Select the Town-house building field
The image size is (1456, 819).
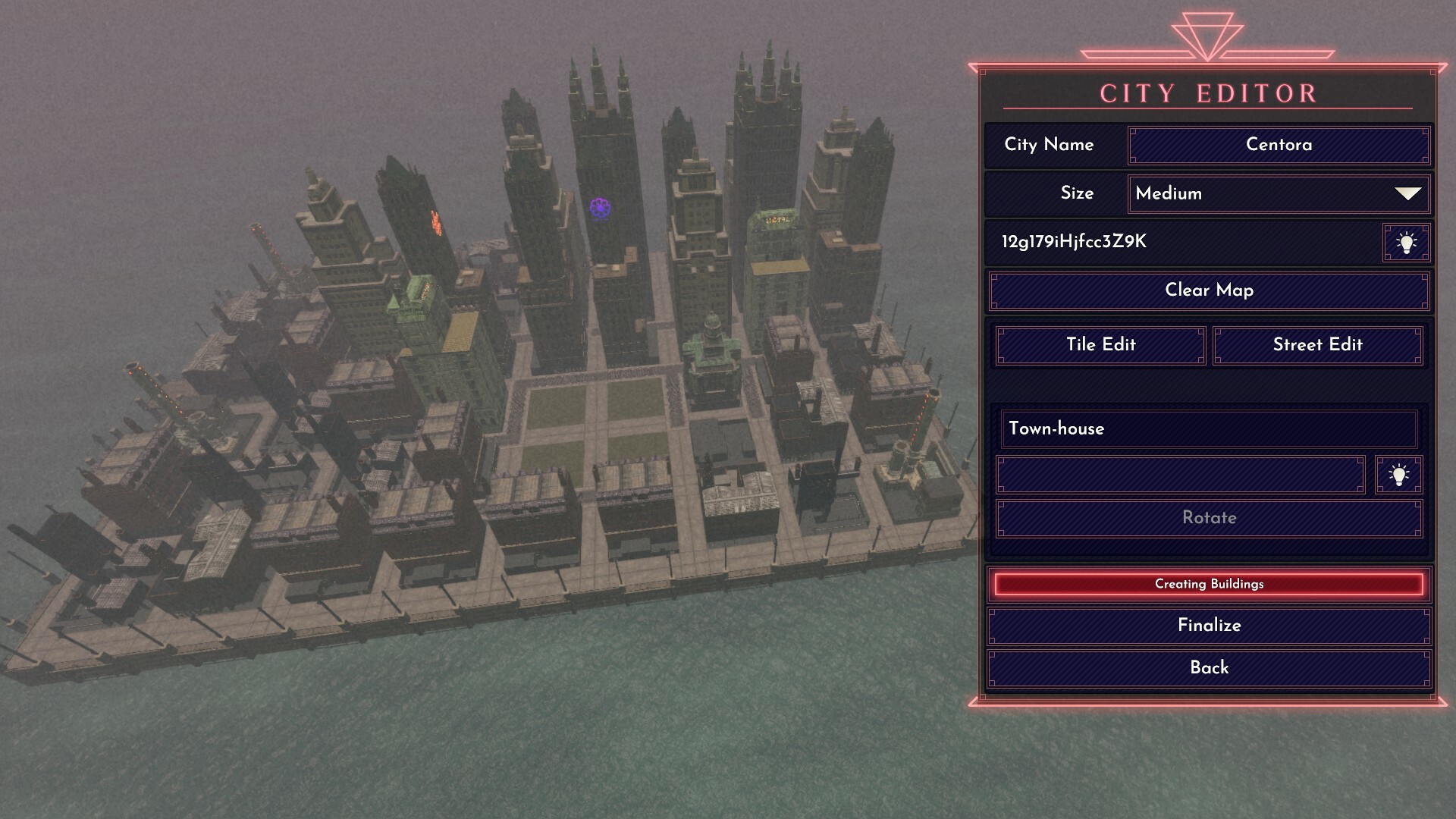[1209, 429]
